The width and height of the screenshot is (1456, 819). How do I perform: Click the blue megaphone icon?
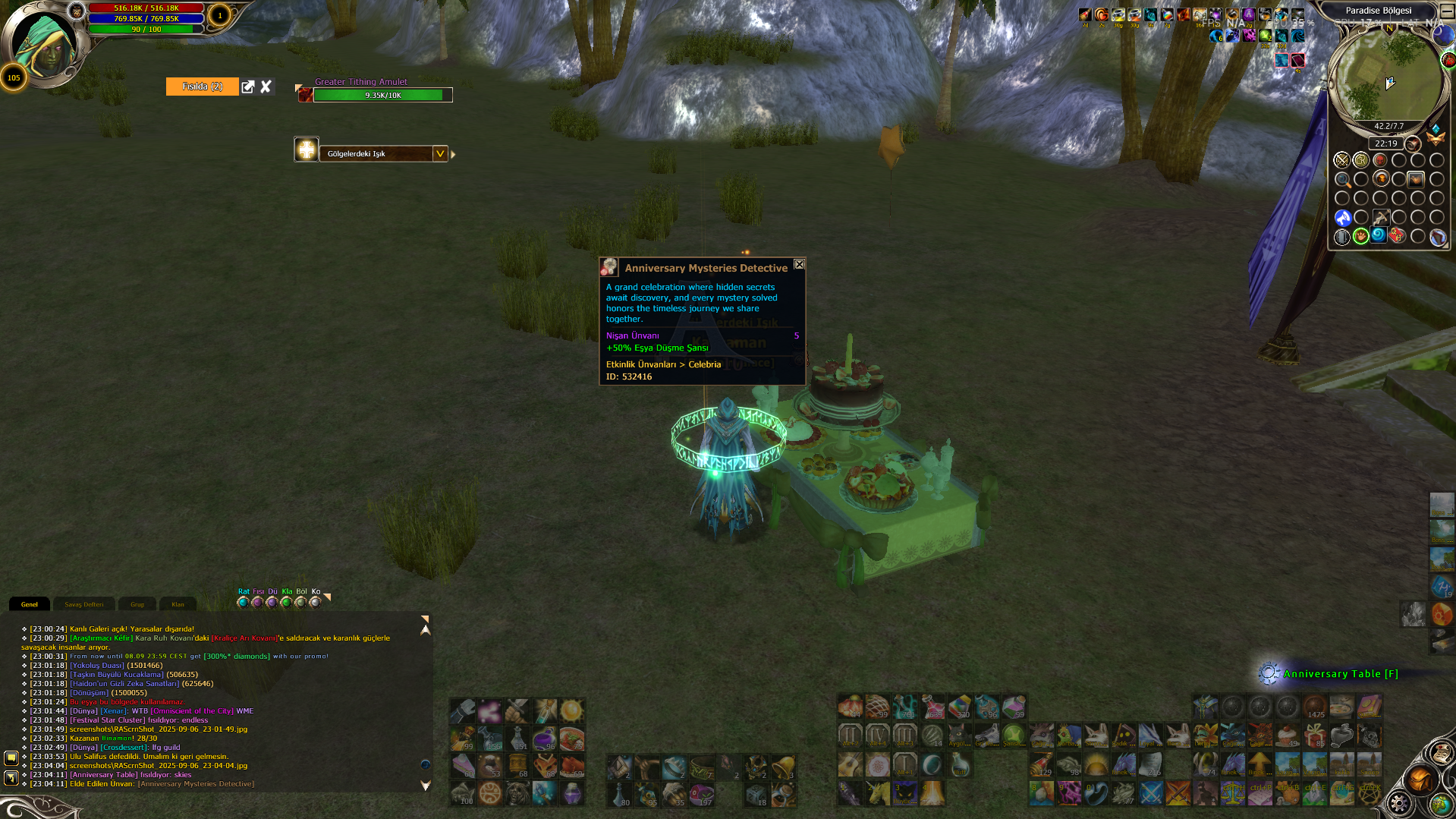point(1342,218)
